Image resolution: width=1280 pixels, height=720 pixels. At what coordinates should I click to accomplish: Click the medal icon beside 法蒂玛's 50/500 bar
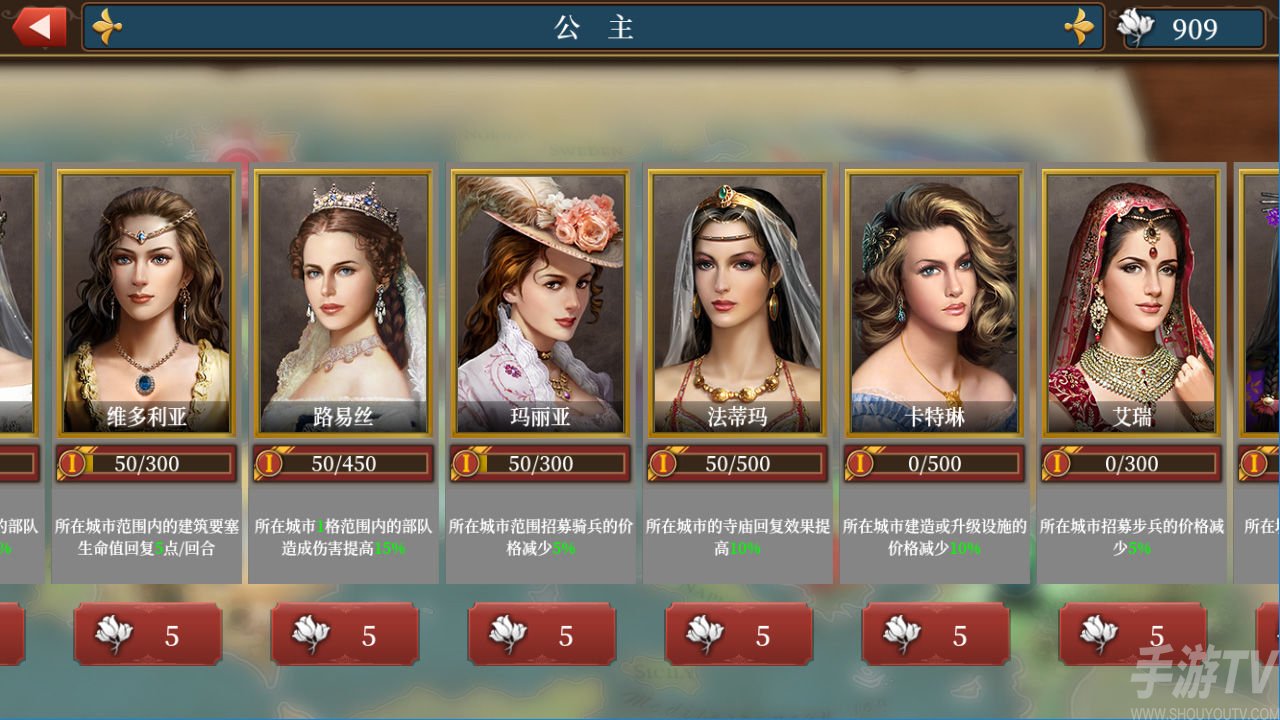(x=664, y=463)
